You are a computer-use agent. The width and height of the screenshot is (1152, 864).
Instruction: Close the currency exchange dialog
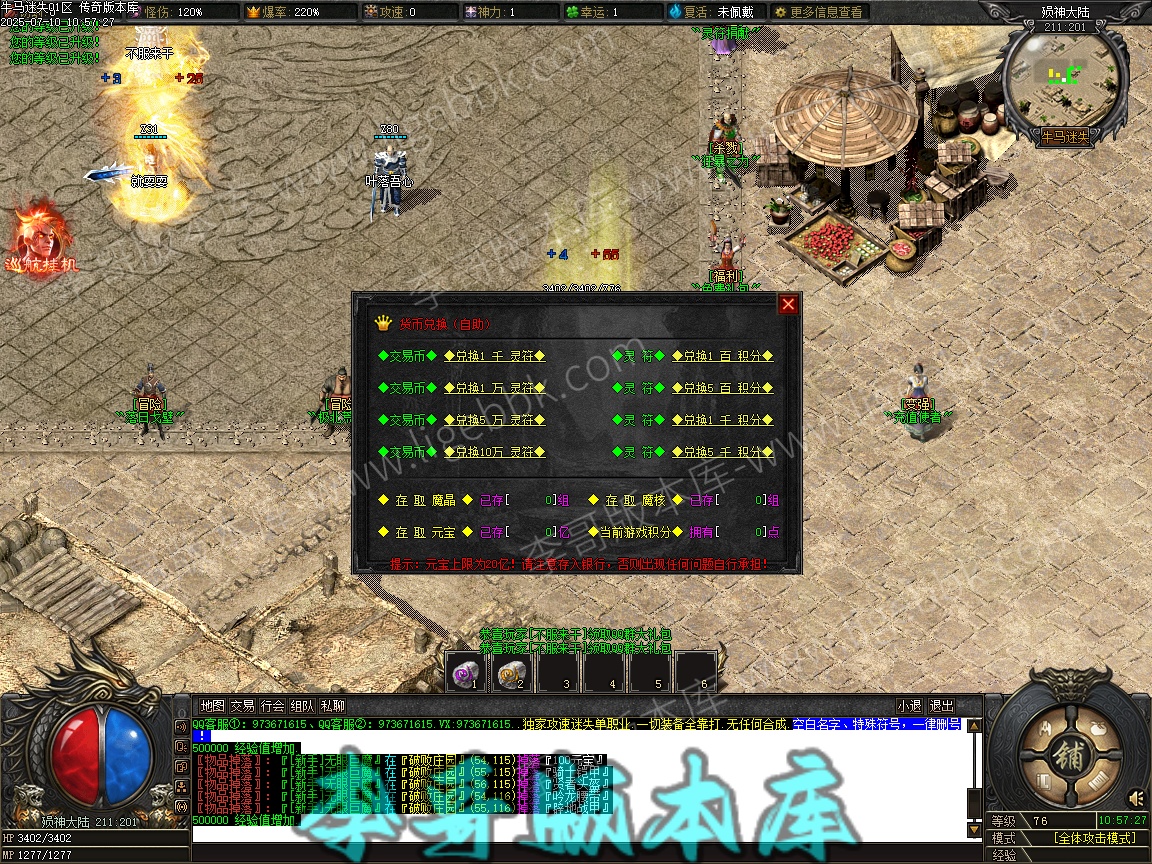tap(788, 304)
